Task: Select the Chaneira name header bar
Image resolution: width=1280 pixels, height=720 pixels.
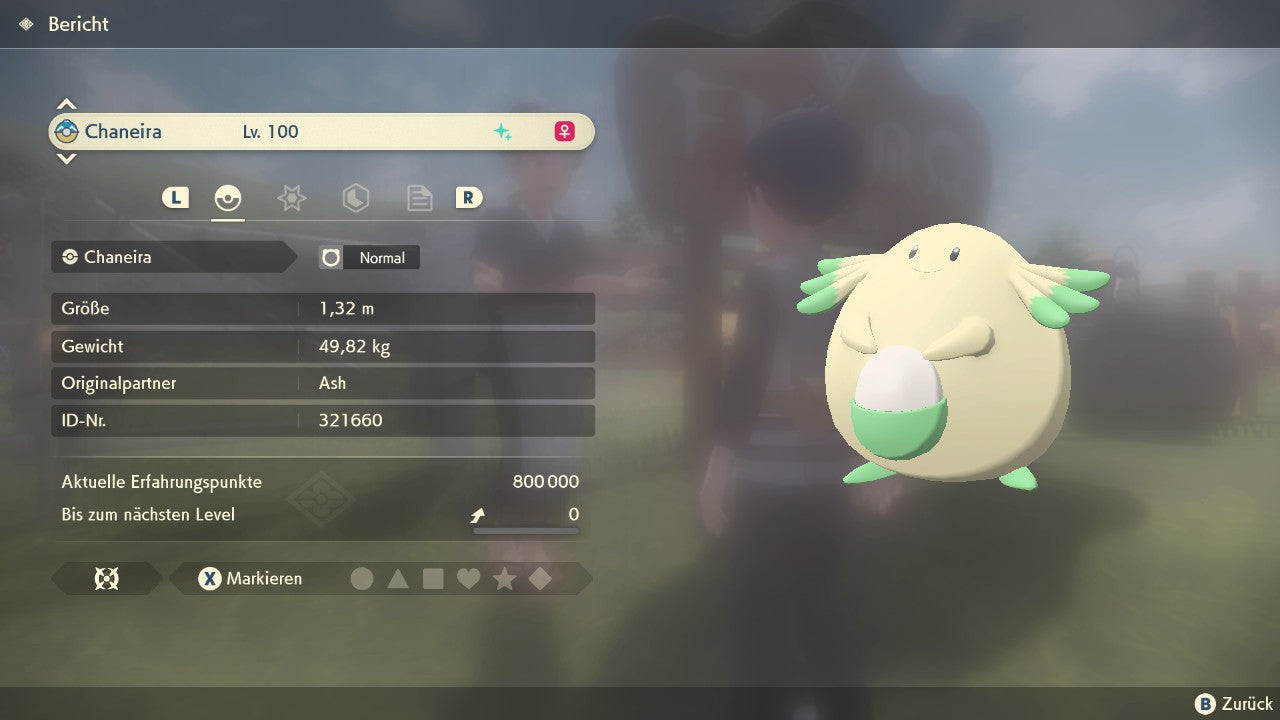Action: (x=321, y=132)
